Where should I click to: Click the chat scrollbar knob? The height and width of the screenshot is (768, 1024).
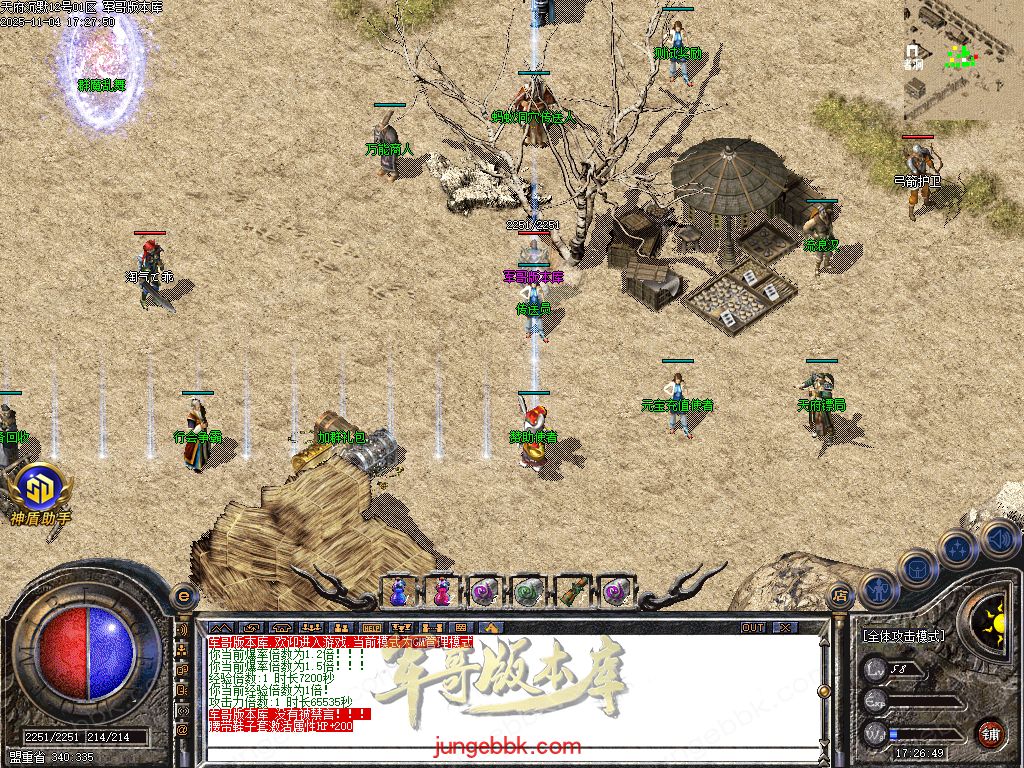[824, 691]
